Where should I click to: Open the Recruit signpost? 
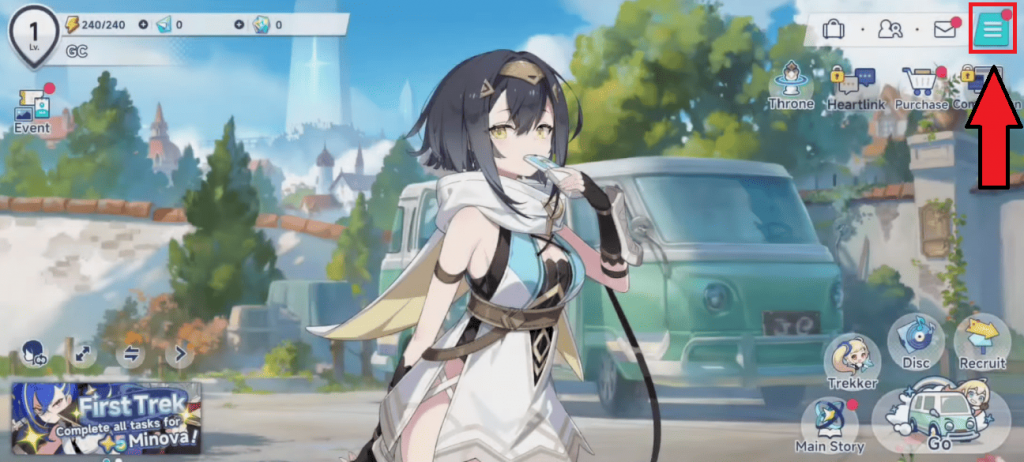click(x=981, y=342)
